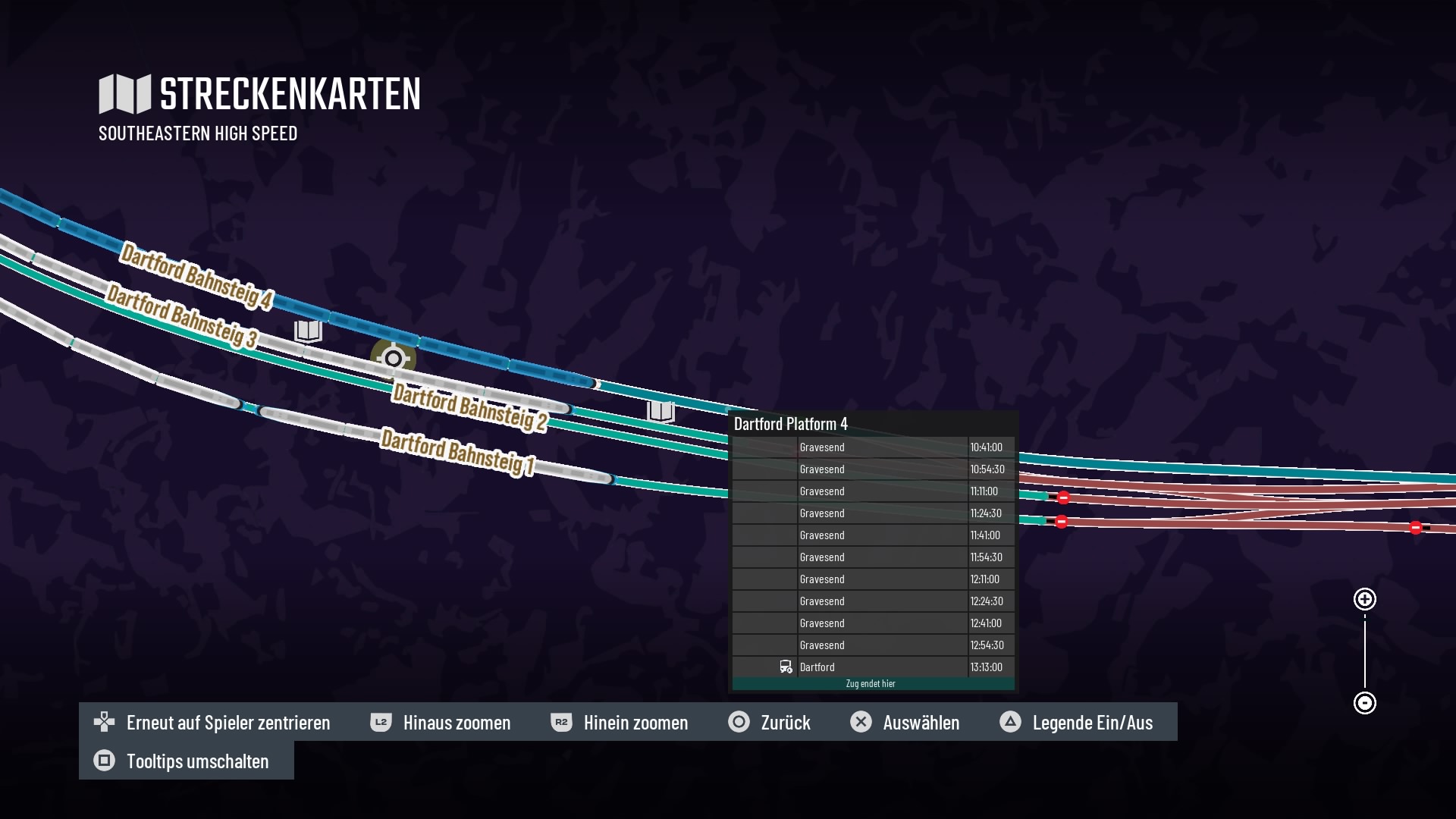Select the Dartford 13:13:00 terminating service row
The image size is (1456, 819).
pyautogui.click(x=872, y=667)
